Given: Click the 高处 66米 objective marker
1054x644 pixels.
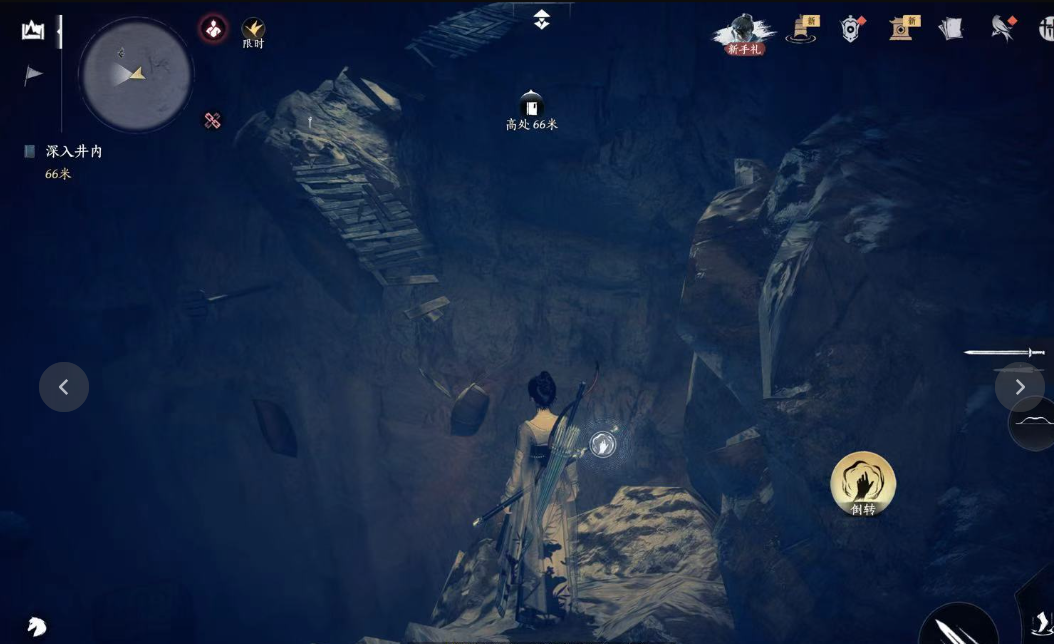Looking at the screenshot, I should pos(531,110).
